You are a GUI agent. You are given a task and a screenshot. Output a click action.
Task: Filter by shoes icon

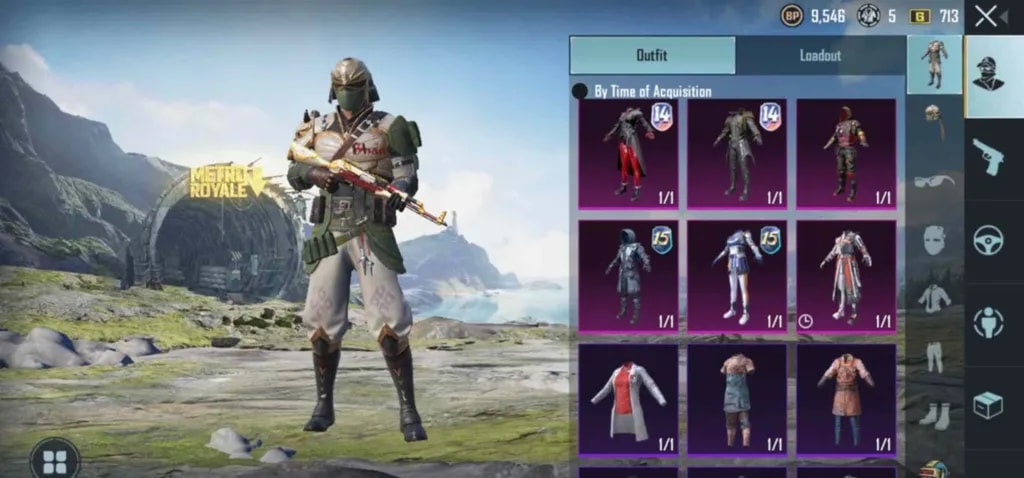tap(934, 414)
